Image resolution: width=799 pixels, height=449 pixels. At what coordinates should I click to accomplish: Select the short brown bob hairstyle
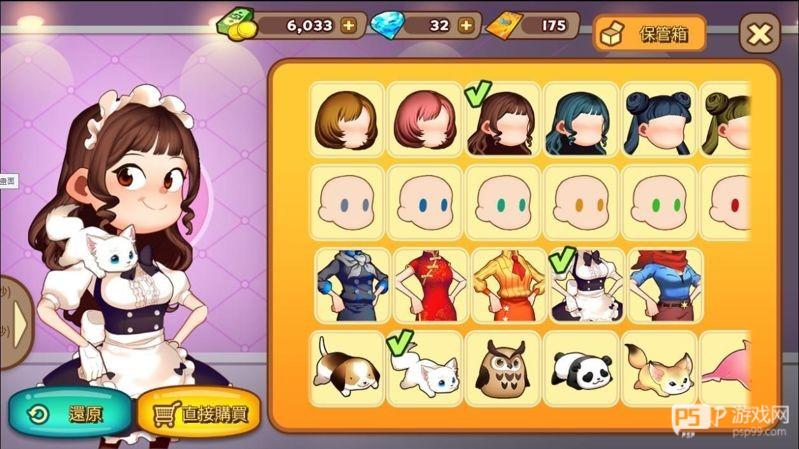(346, 120)
